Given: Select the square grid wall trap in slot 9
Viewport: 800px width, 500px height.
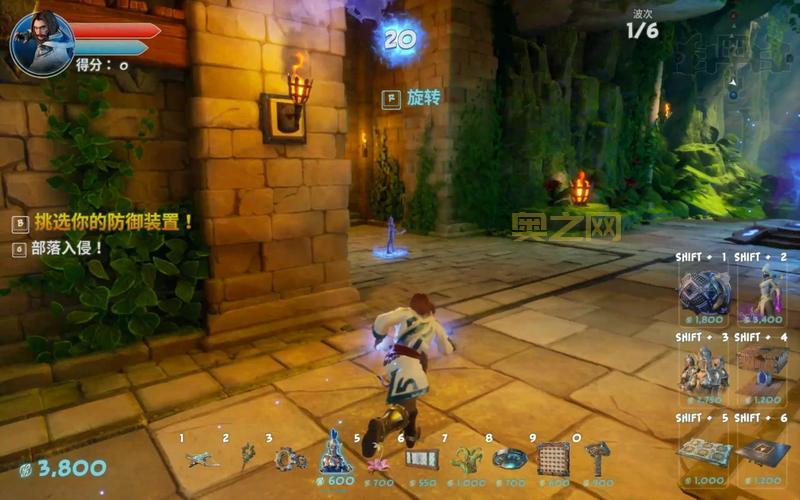Looking at the screenshot, I should (x=553, y=458).
